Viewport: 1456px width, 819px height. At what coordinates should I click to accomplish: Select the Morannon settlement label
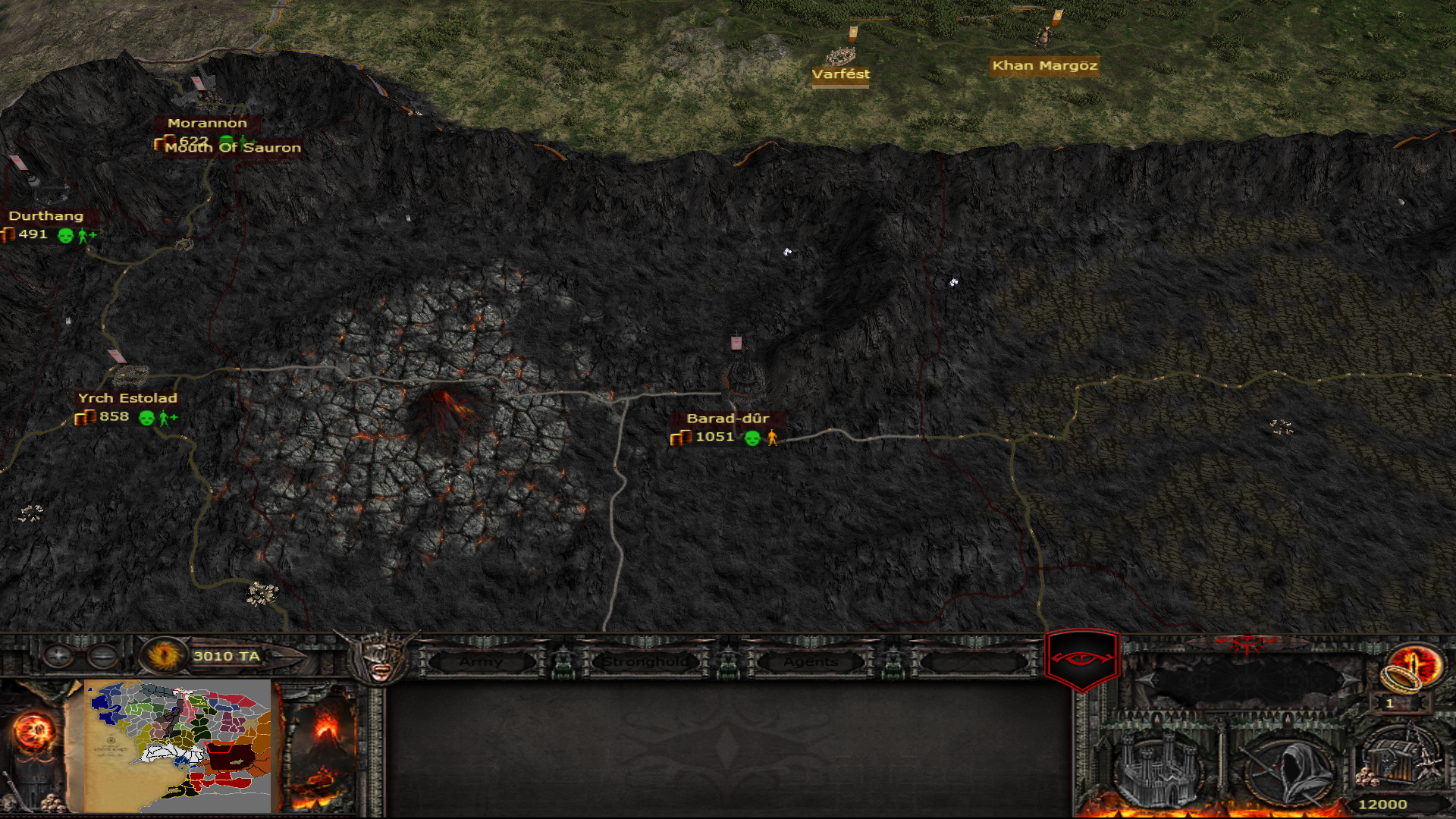coord(207,123)
